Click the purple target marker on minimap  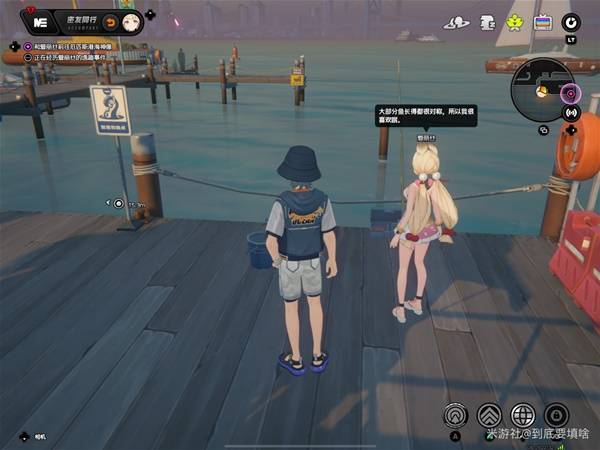click(570, 94)
